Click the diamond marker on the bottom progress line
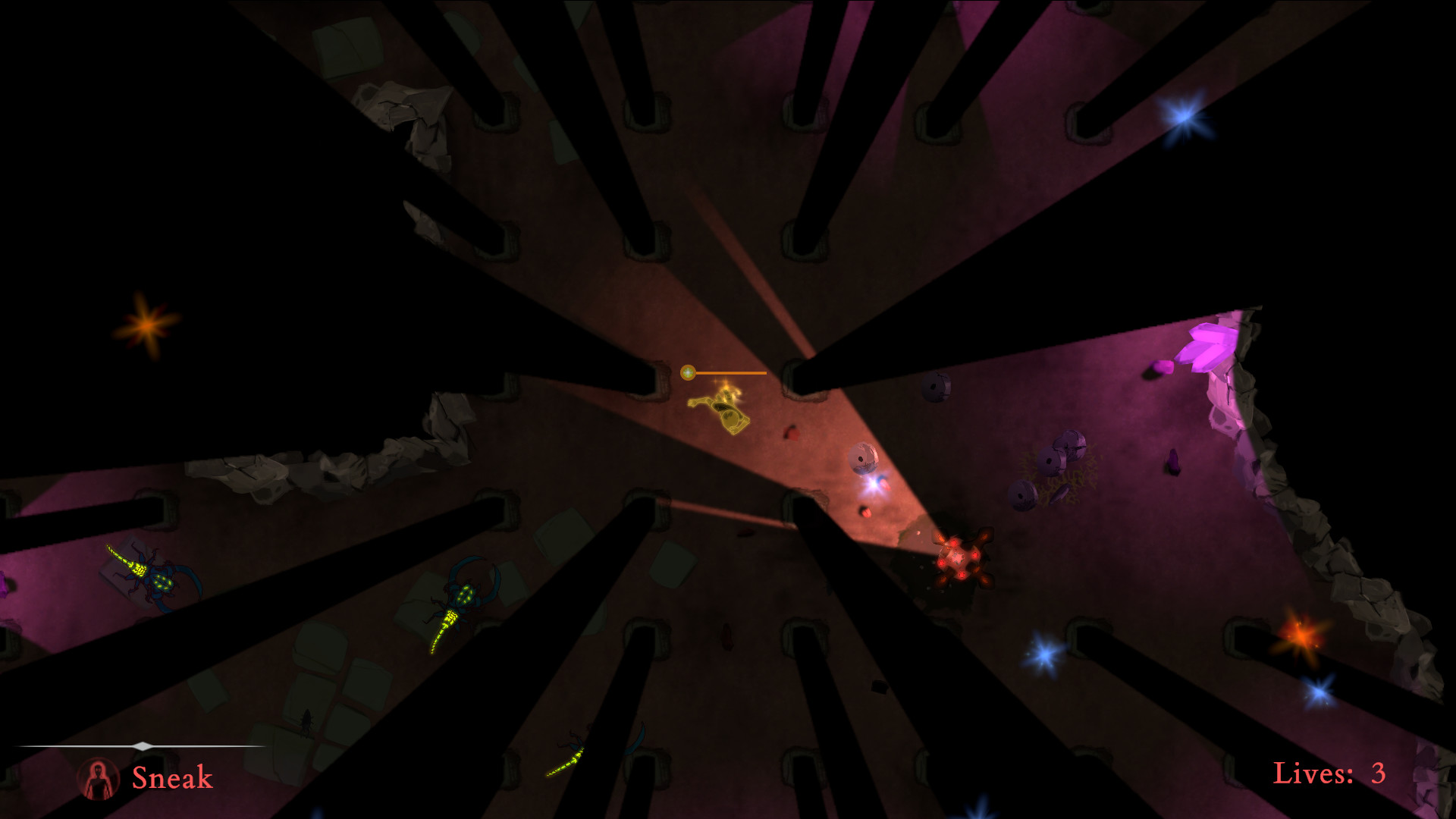 pyautogui.click(x=144, y=745)
